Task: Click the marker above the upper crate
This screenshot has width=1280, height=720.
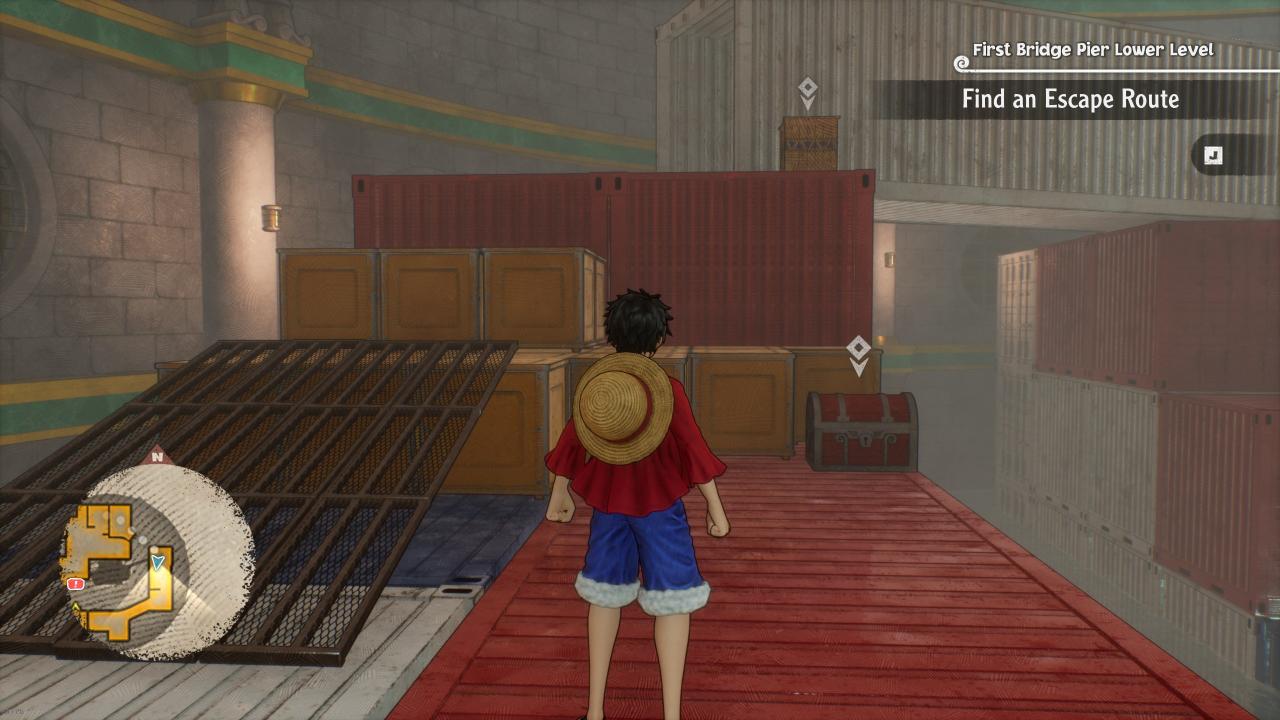Action: coord(808,93)
